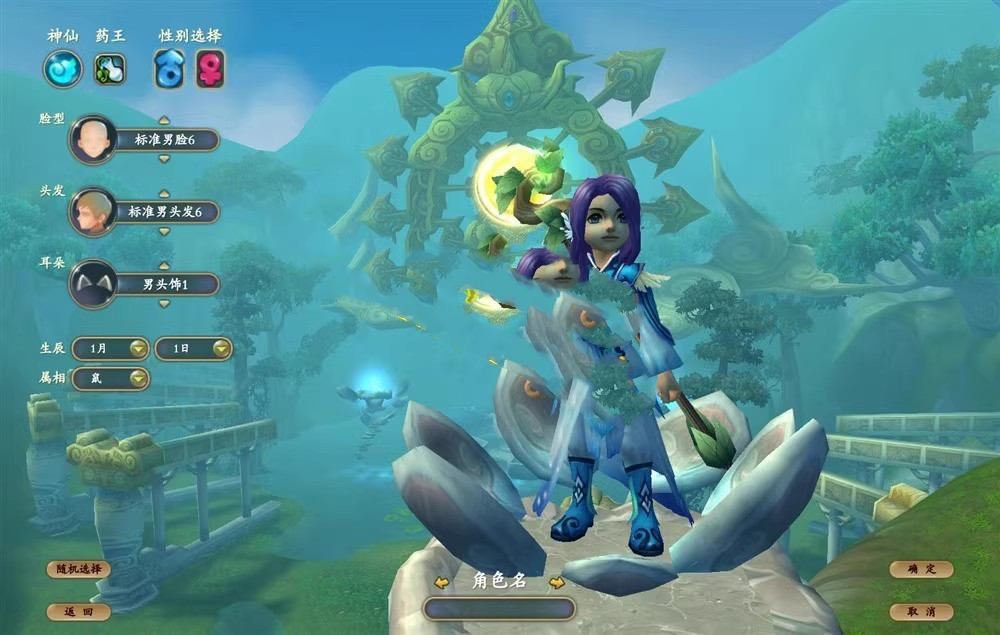
Task: Click the left arrow beside 角色名
Action: 438,582
